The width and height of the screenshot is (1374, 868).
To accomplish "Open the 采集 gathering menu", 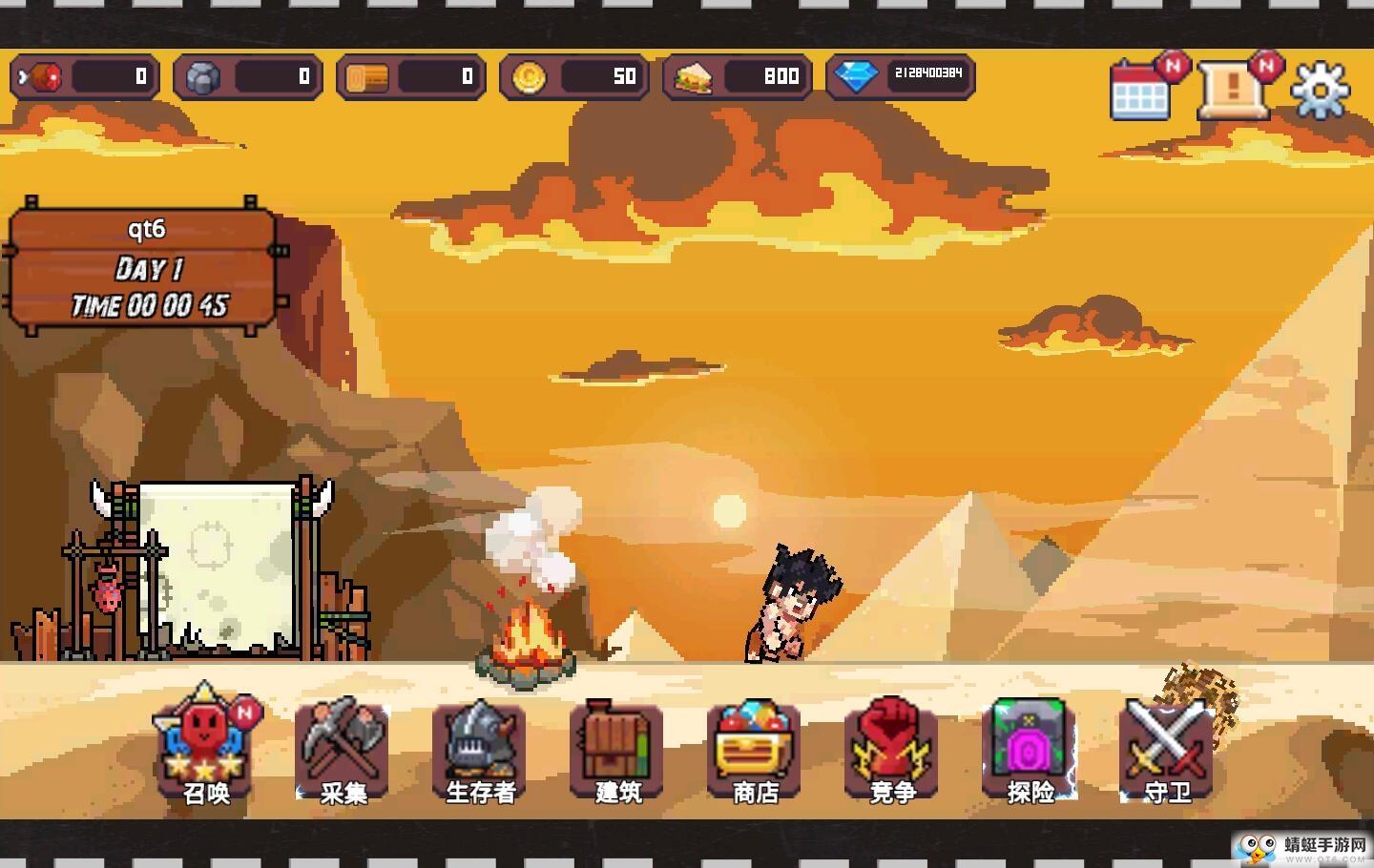I will [x=343, y=750].
